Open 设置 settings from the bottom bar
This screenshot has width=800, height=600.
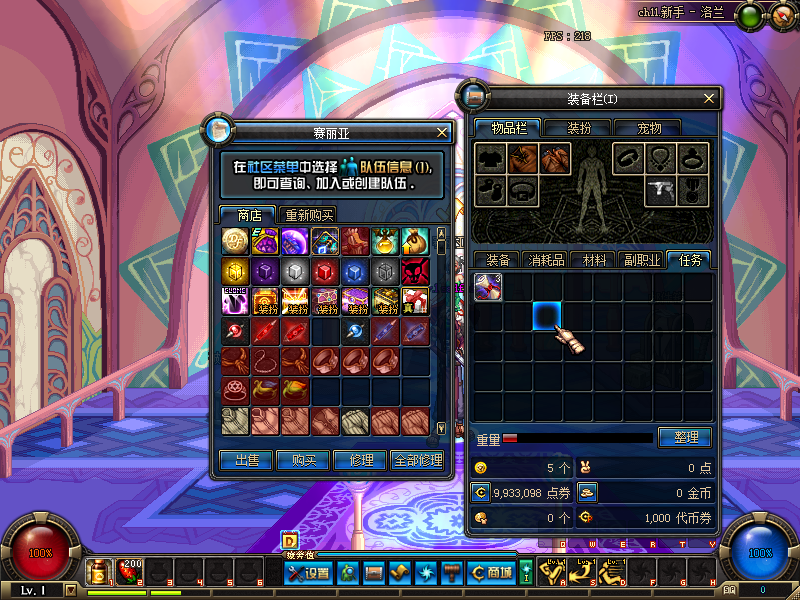pyautogui.click(x=308, y=573)
